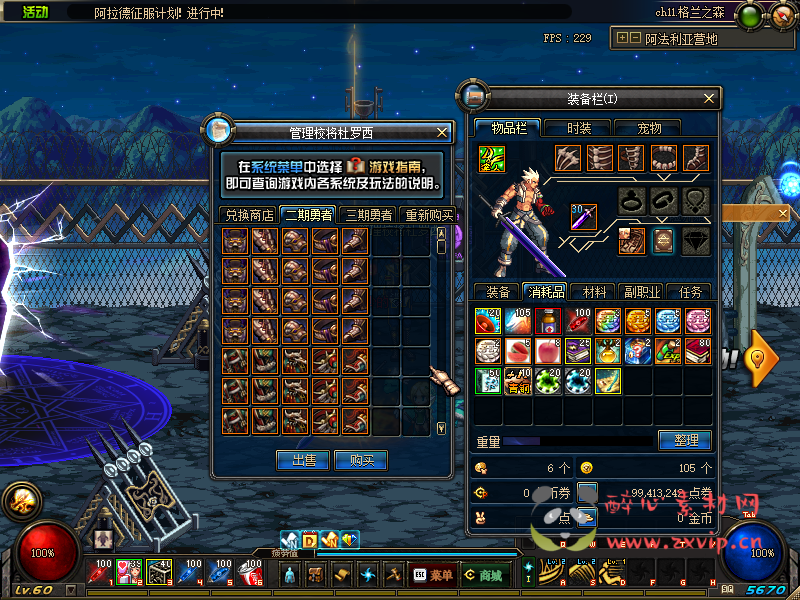Open the 宠物 pet tab

click(x=650, y=128)
